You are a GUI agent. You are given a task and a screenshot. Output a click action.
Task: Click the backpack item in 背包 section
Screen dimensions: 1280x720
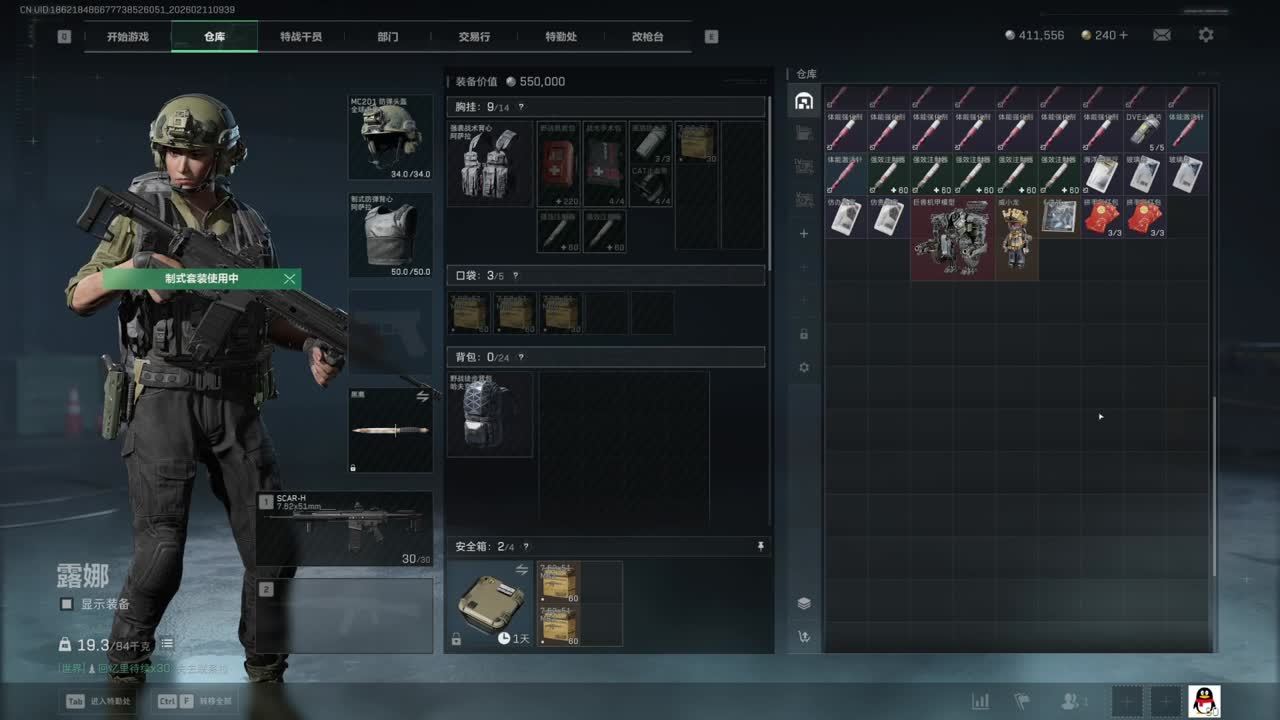click(x=489, y=414)
